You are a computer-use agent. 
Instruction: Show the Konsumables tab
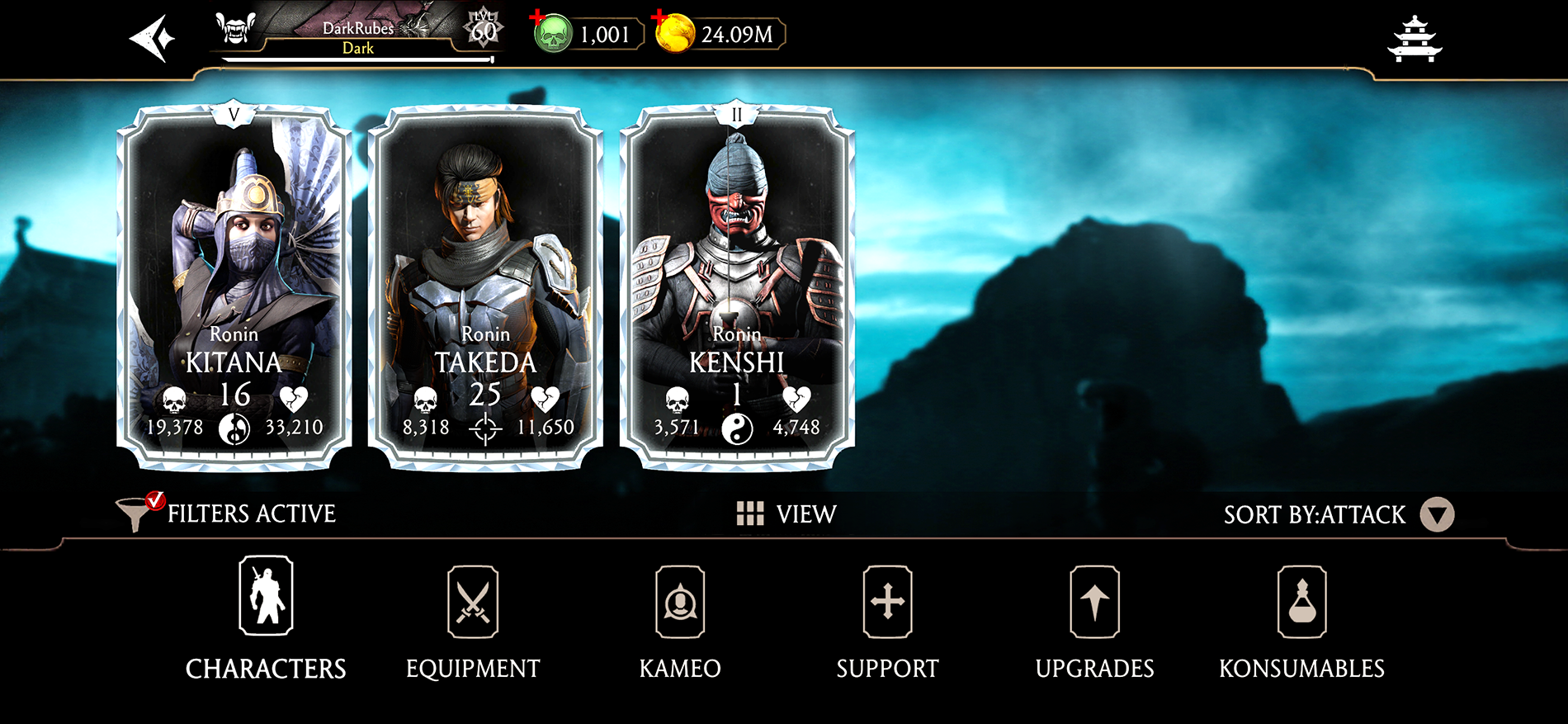coord(1301,618)
